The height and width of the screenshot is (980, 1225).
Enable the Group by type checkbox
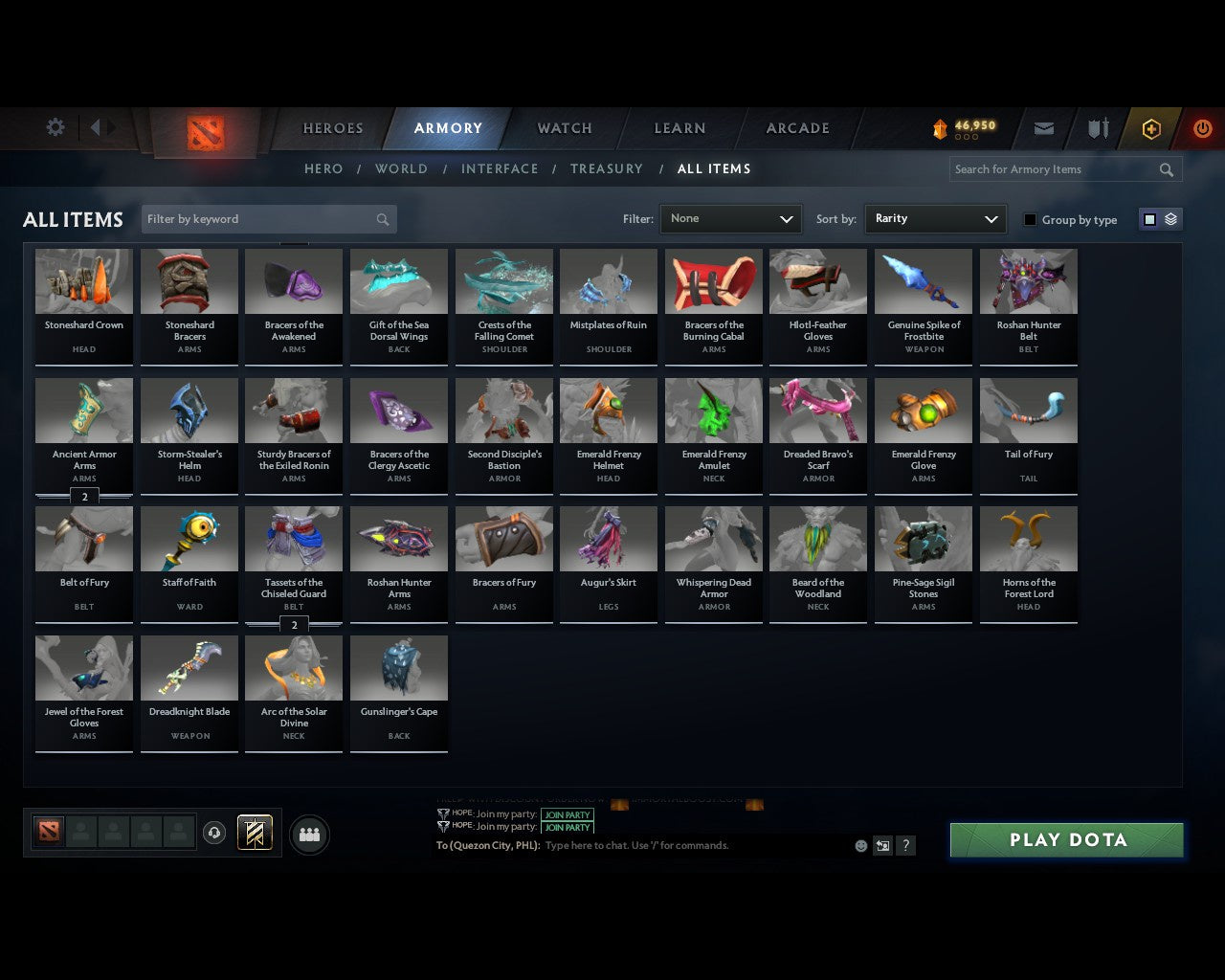(1030, 219)
